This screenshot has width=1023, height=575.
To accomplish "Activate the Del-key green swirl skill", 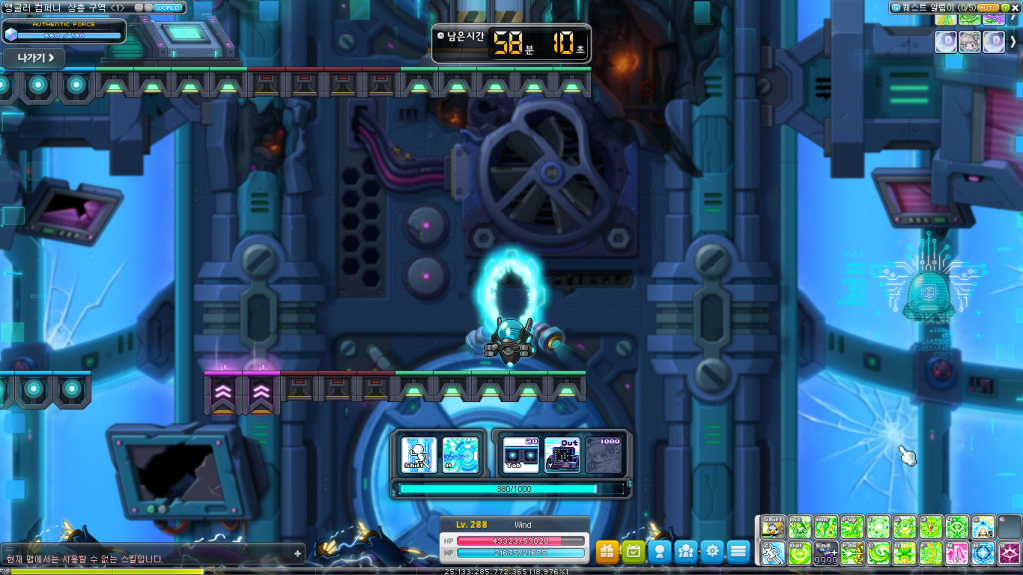I will (800, 553).
